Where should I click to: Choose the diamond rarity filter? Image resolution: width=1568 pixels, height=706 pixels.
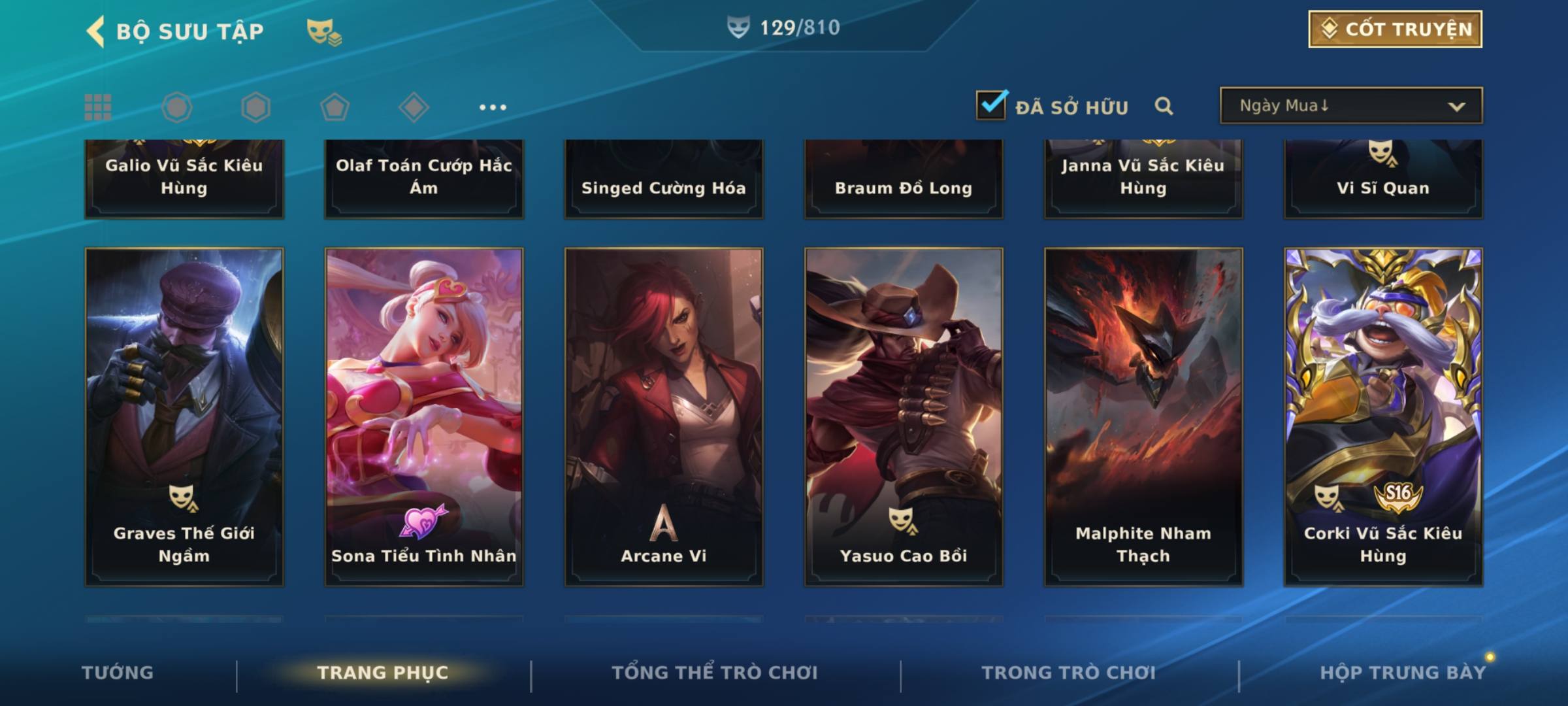pos(414,107)
